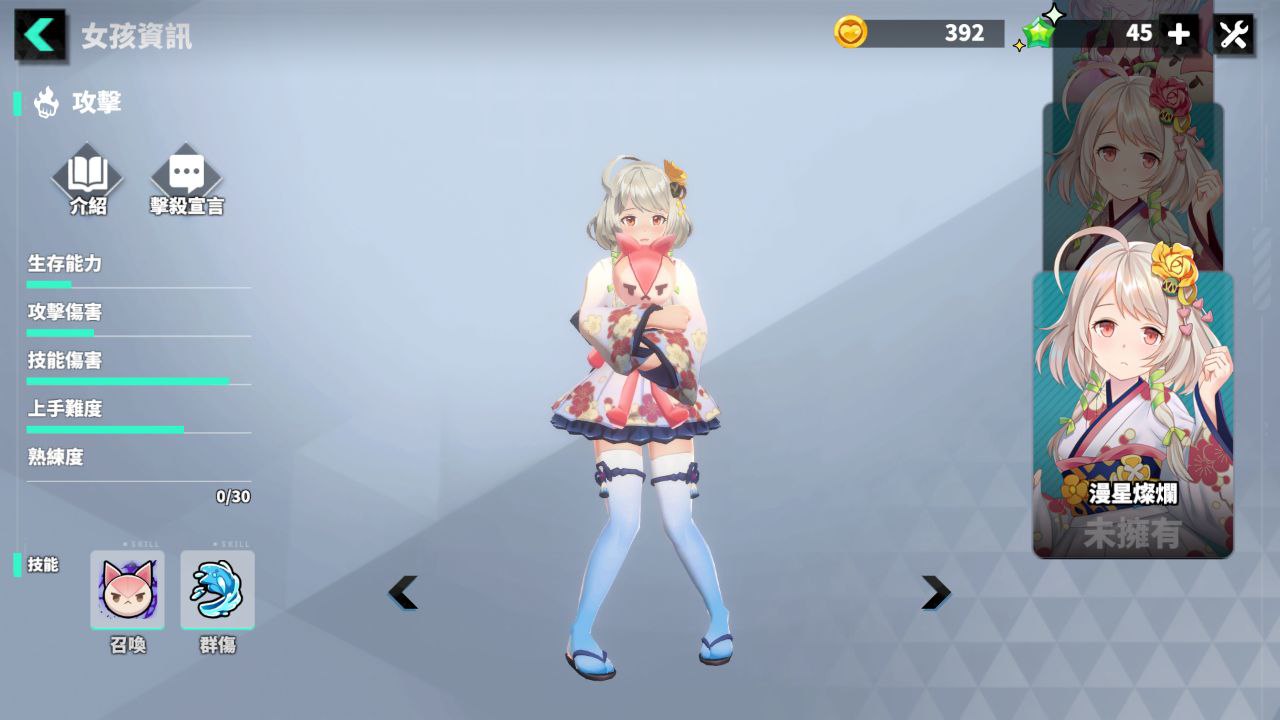Viewport: 1280px width, 720px height.
Task: Switch to previous girl with left arrow
Action: [x=402, y=592]
